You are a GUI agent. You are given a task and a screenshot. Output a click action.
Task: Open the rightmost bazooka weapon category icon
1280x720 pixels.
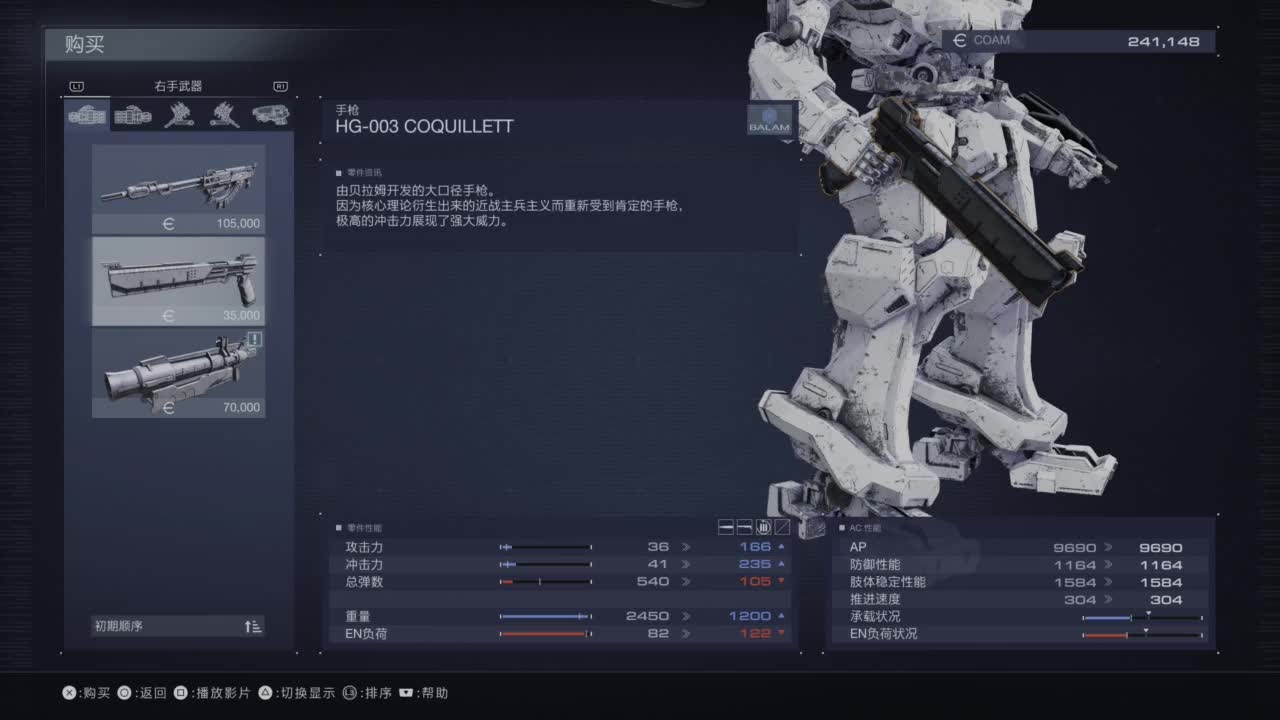[273, 114]
